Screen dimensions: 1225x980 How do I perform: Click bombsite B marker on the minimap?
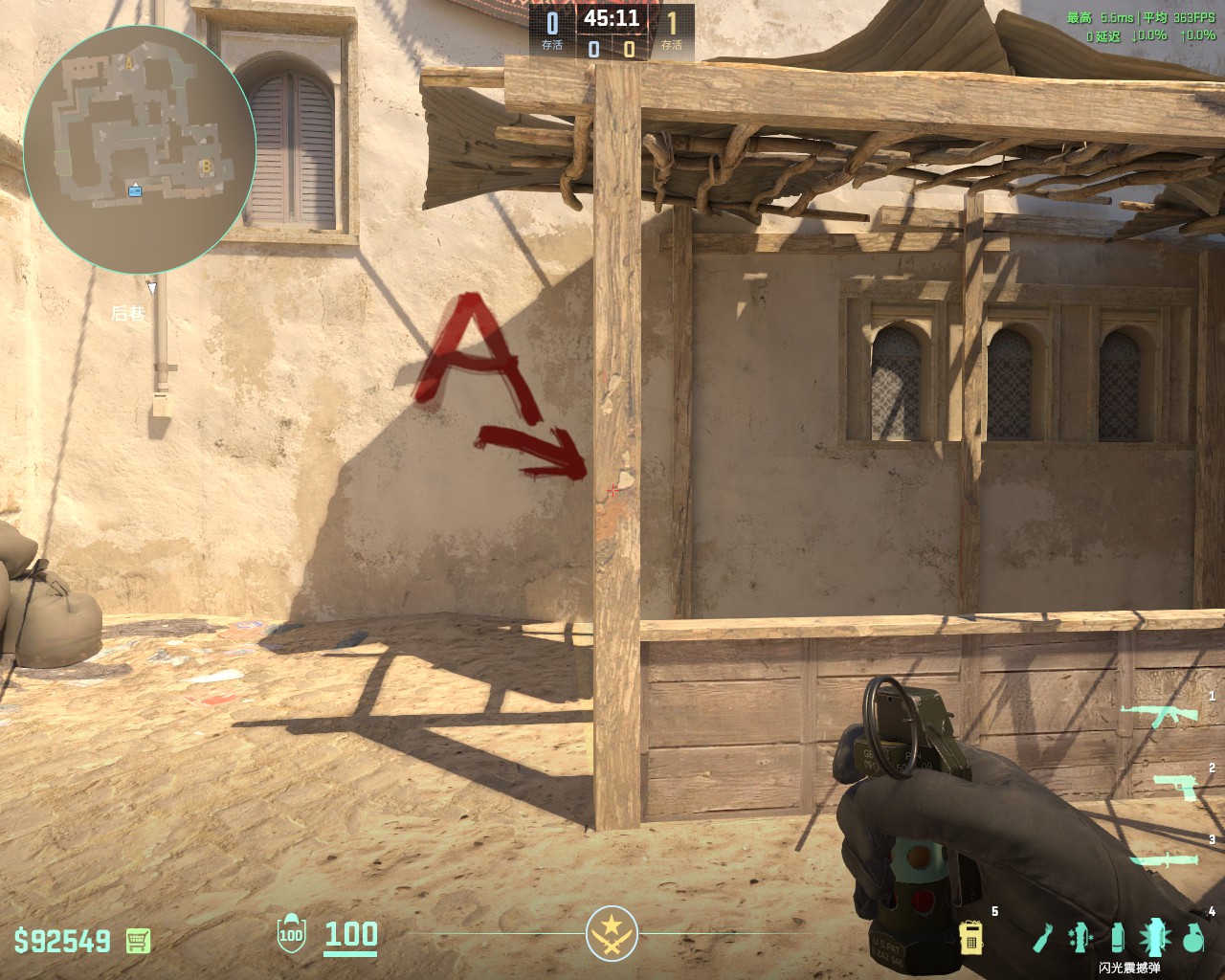(204, 167)
